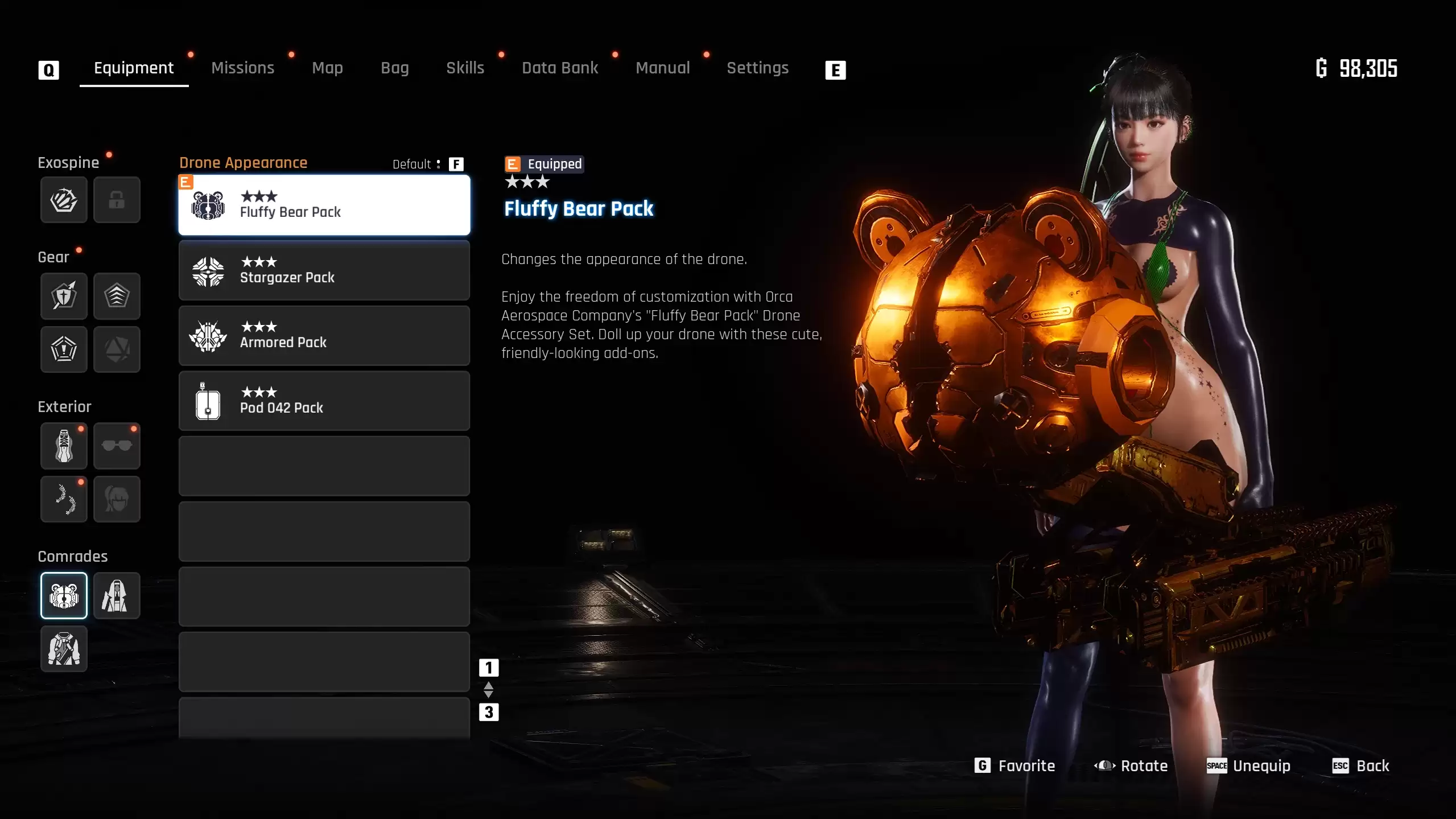Image resolution: width=1456 pixels, height=819 pixels.
Task: Go Back from the equipment screen
Action: click(1361, 766)
